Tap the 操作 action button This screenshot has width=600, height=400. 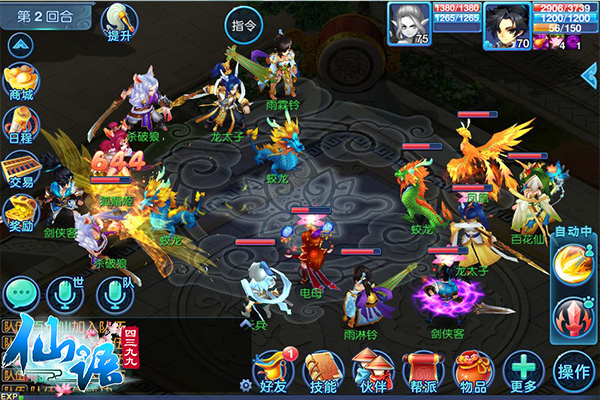coord(574,372)
